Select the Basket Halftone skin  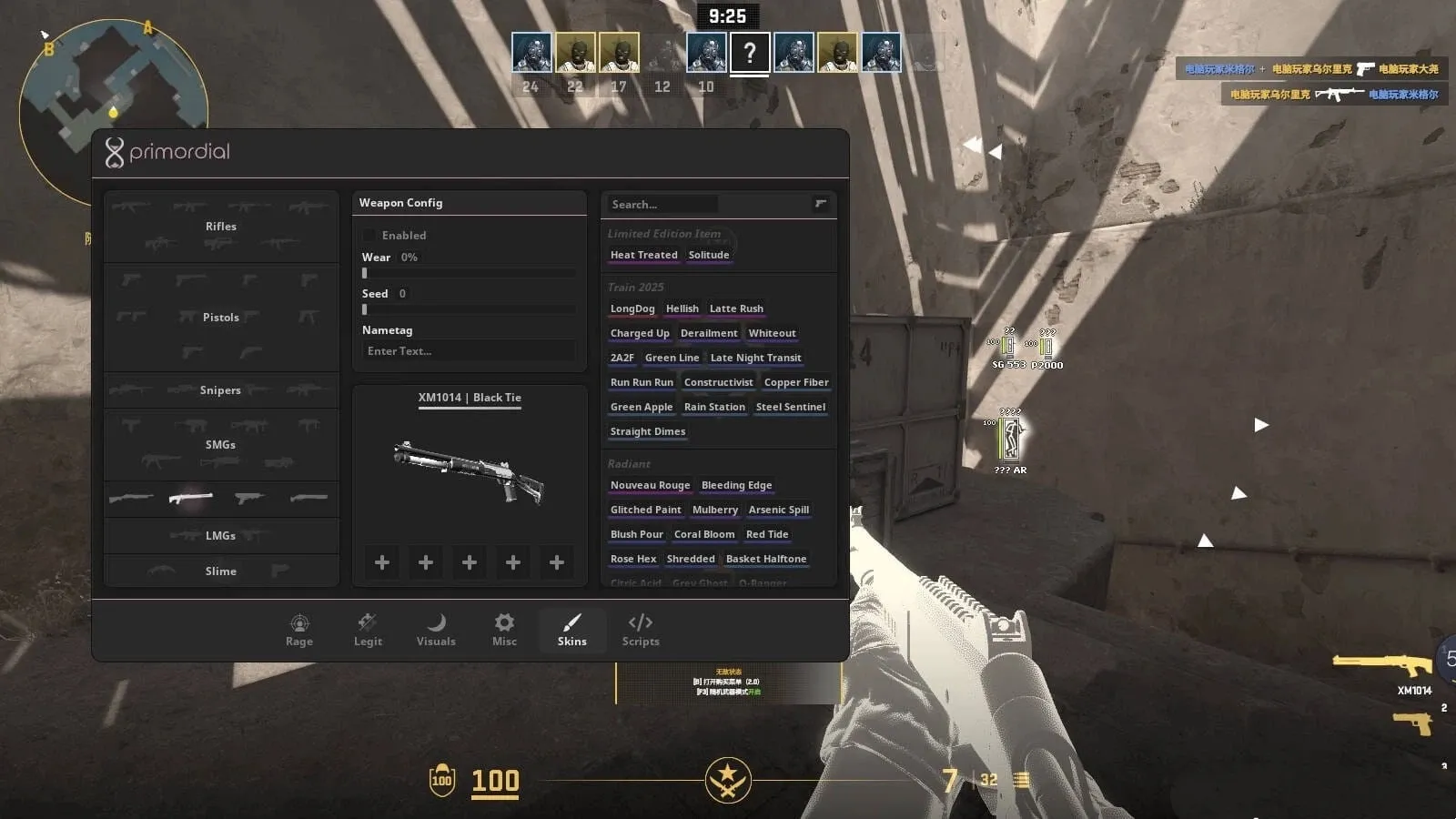pos(766,560)
